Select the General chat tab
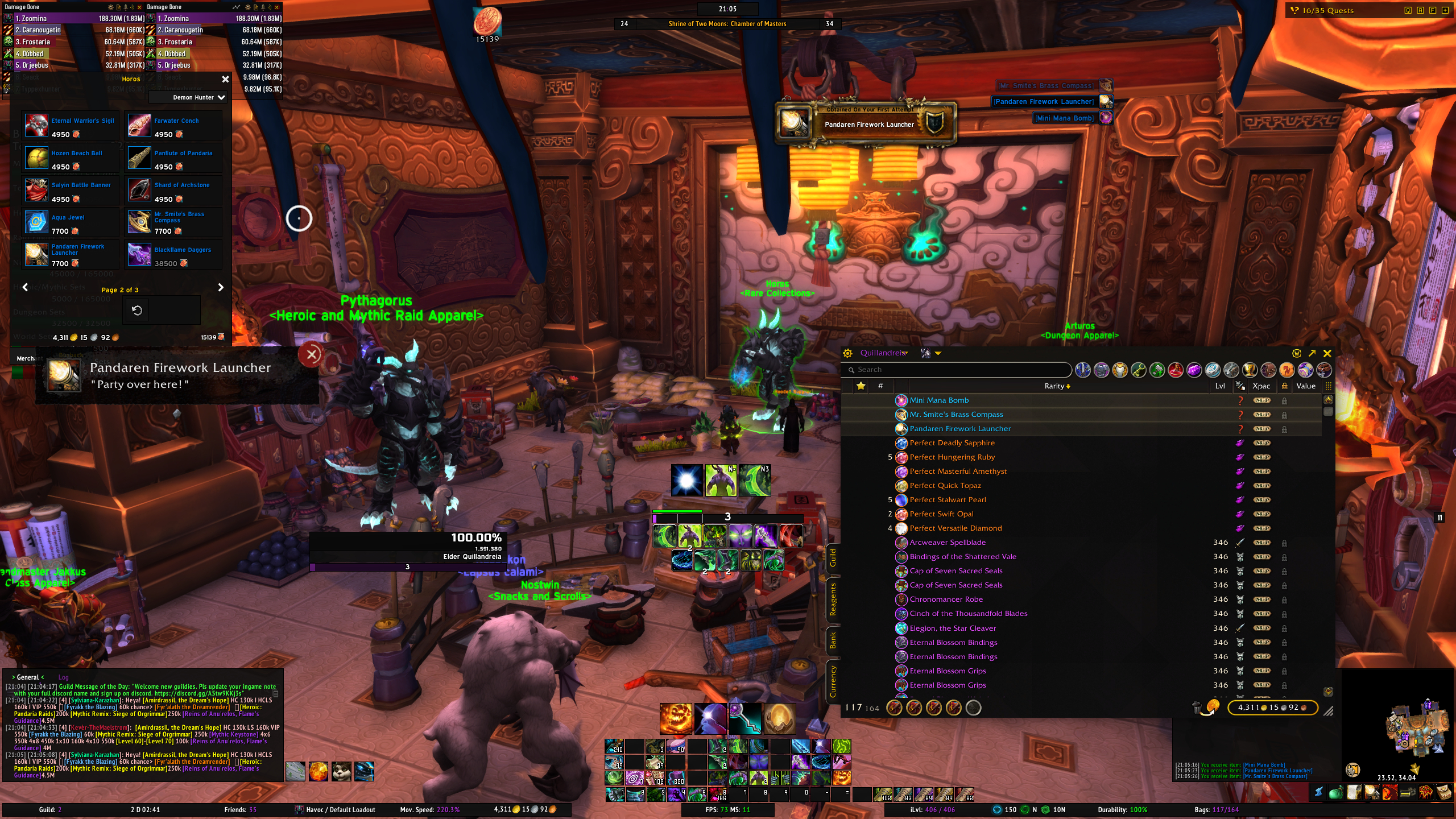The width and height of the screenshot is (1456, 819). point(28,677)
